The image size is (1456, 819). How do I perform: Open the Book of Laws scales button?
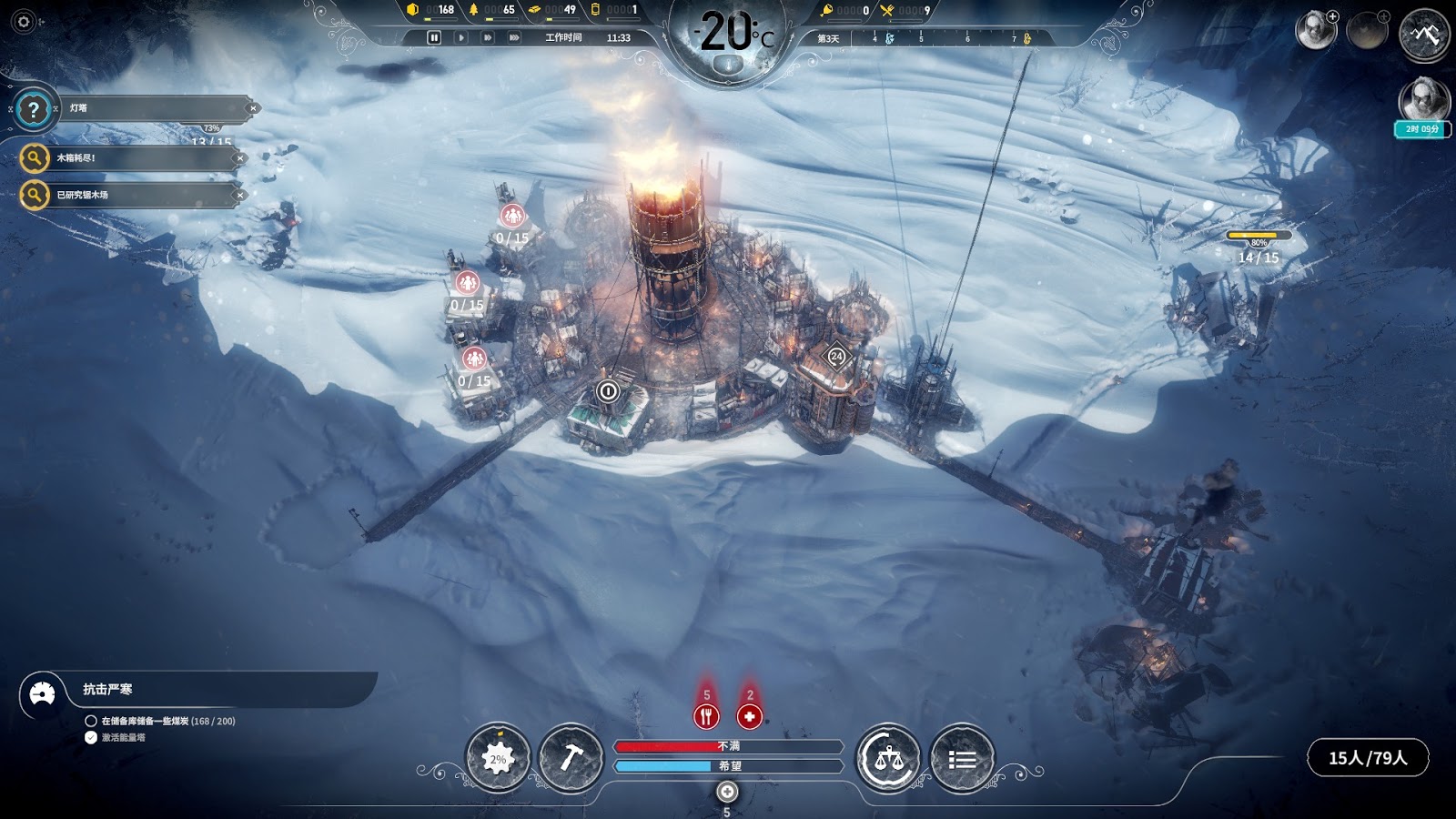click(888, 759)
